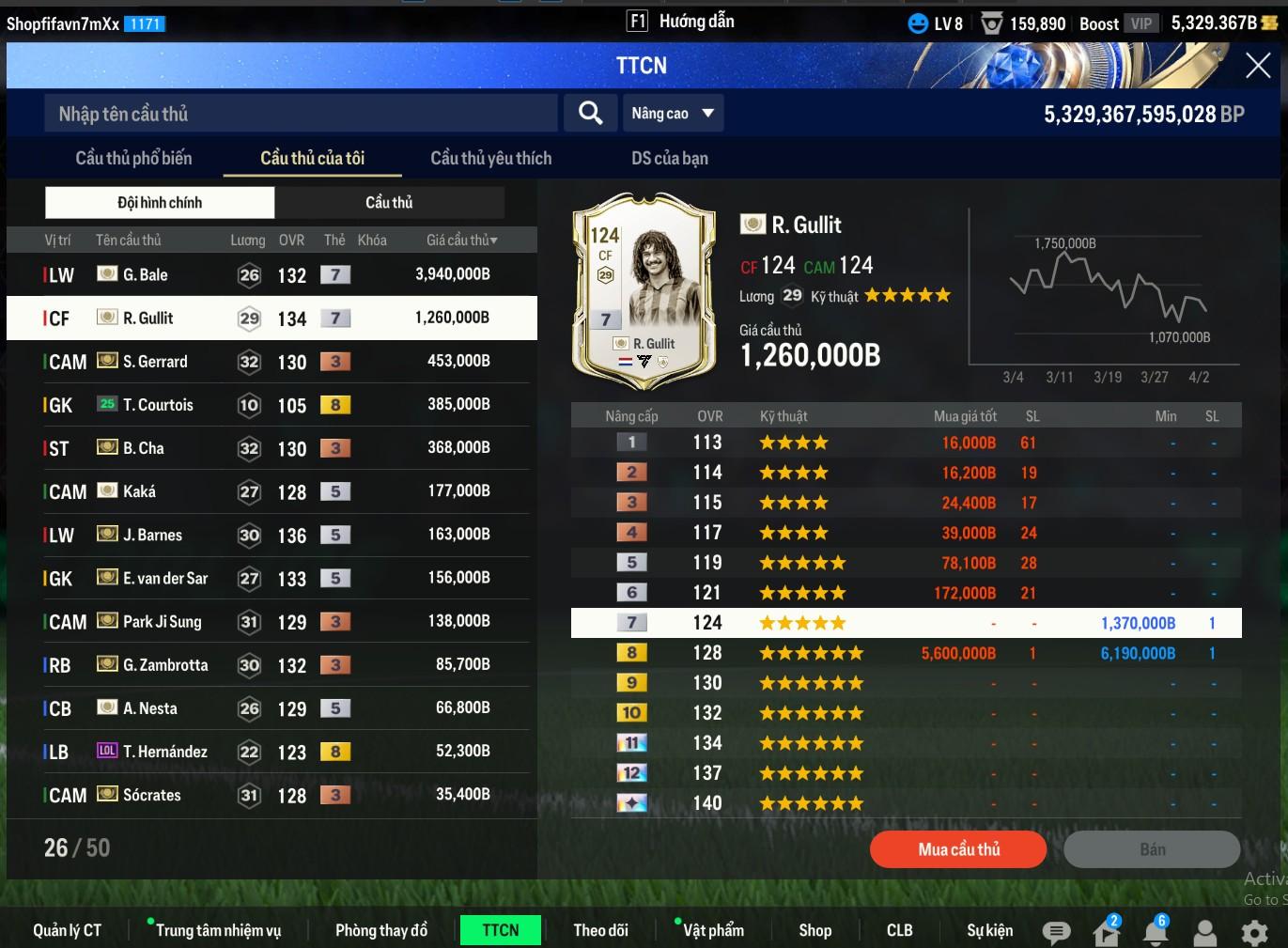Switch to the Cầu thủ sub-tab
Image resolution: width=1288 pixels, height=948 pixels.
coord(389,202)
